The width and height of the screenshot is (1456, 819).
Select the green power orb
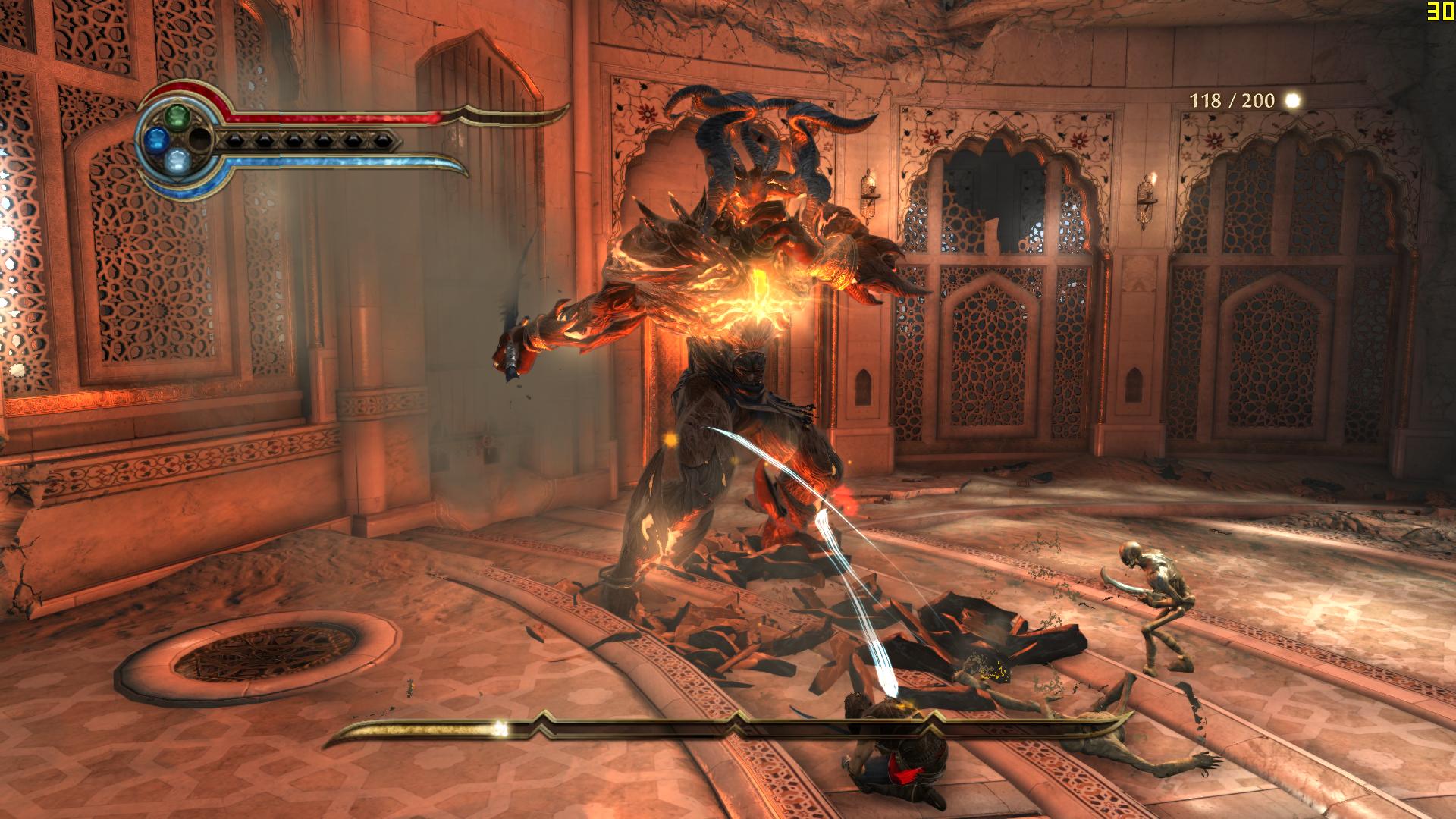coord(177,116)
